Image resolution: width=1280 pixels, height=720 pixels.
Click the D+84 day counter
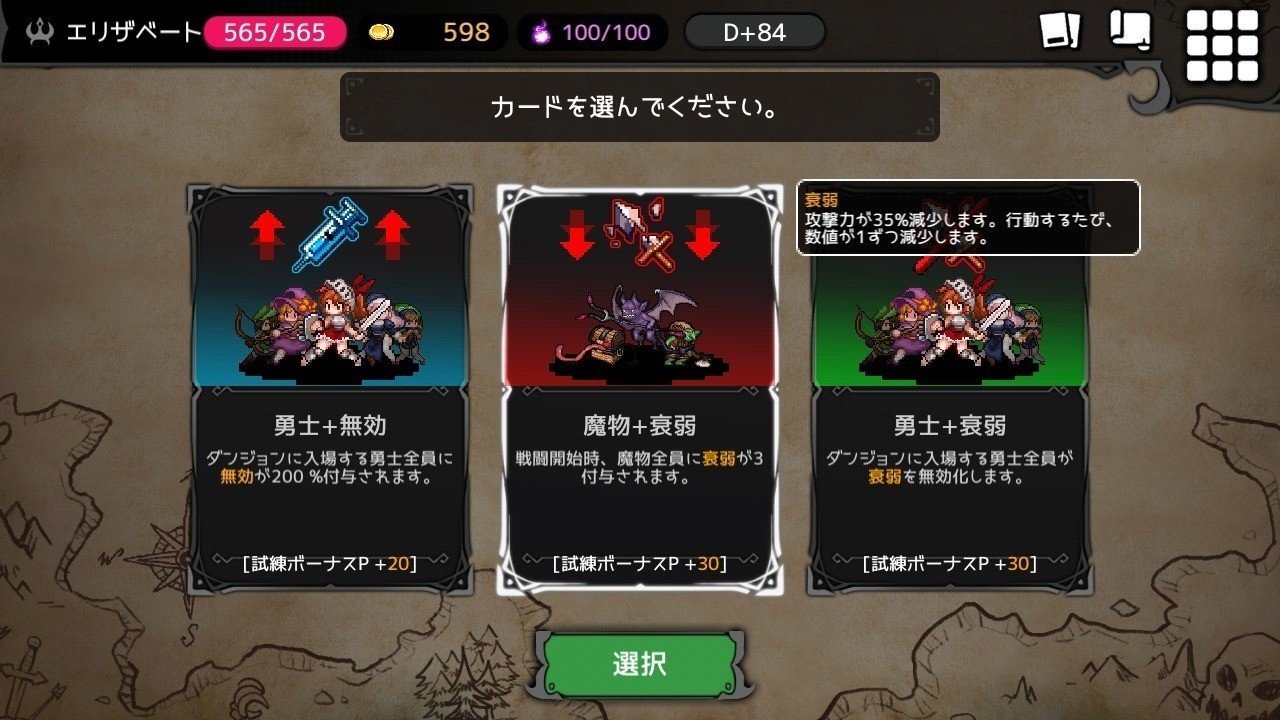click(x=754, y=32)
